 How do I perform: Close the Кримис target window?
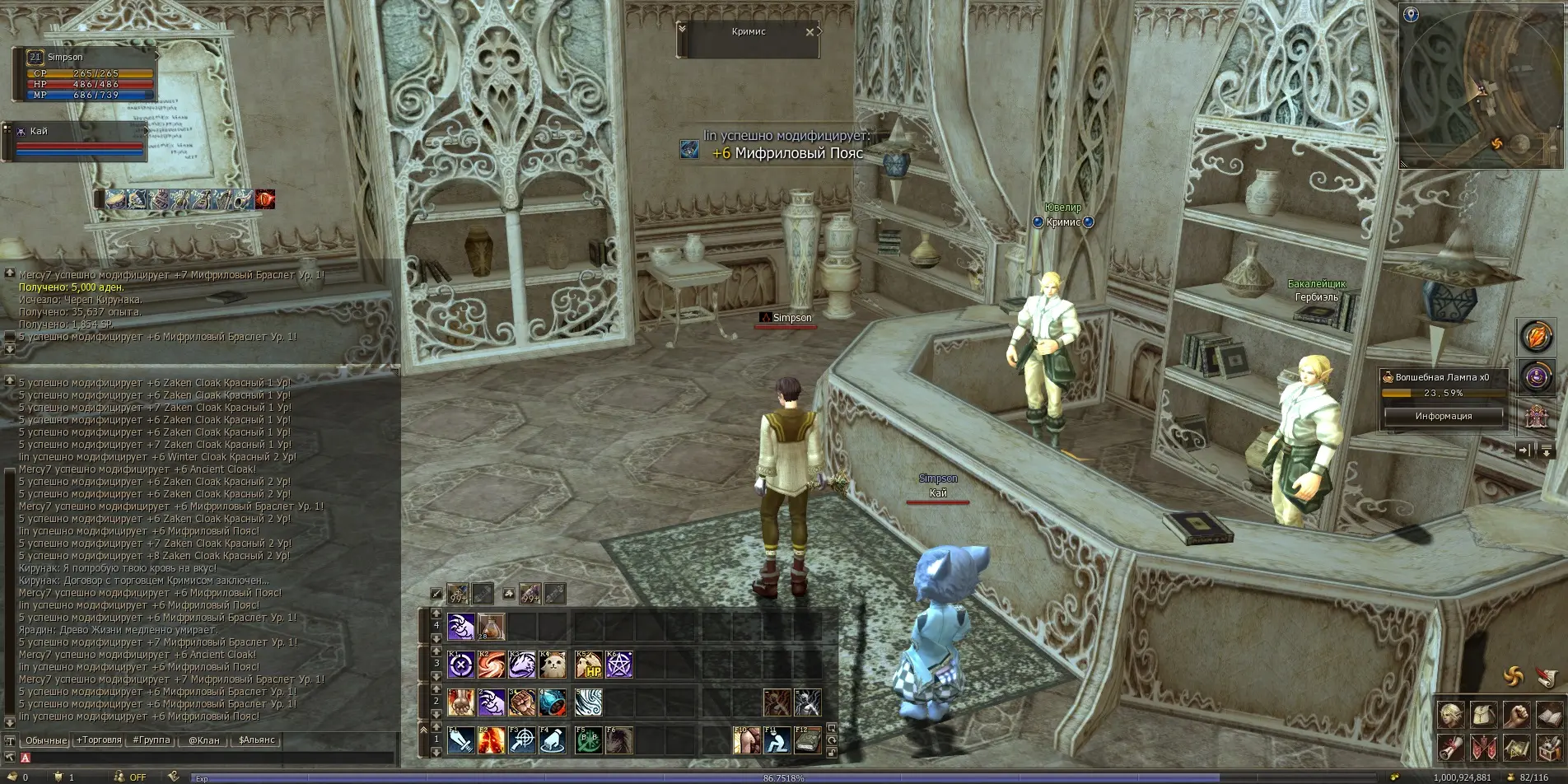[810, 32]
